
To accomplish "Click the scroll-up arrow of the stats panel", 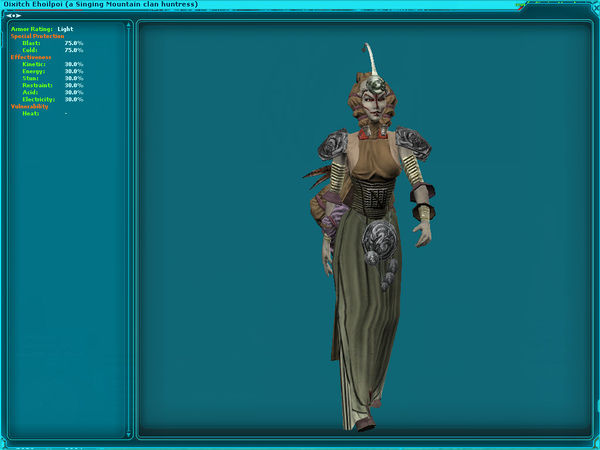I will coord(128,25).
